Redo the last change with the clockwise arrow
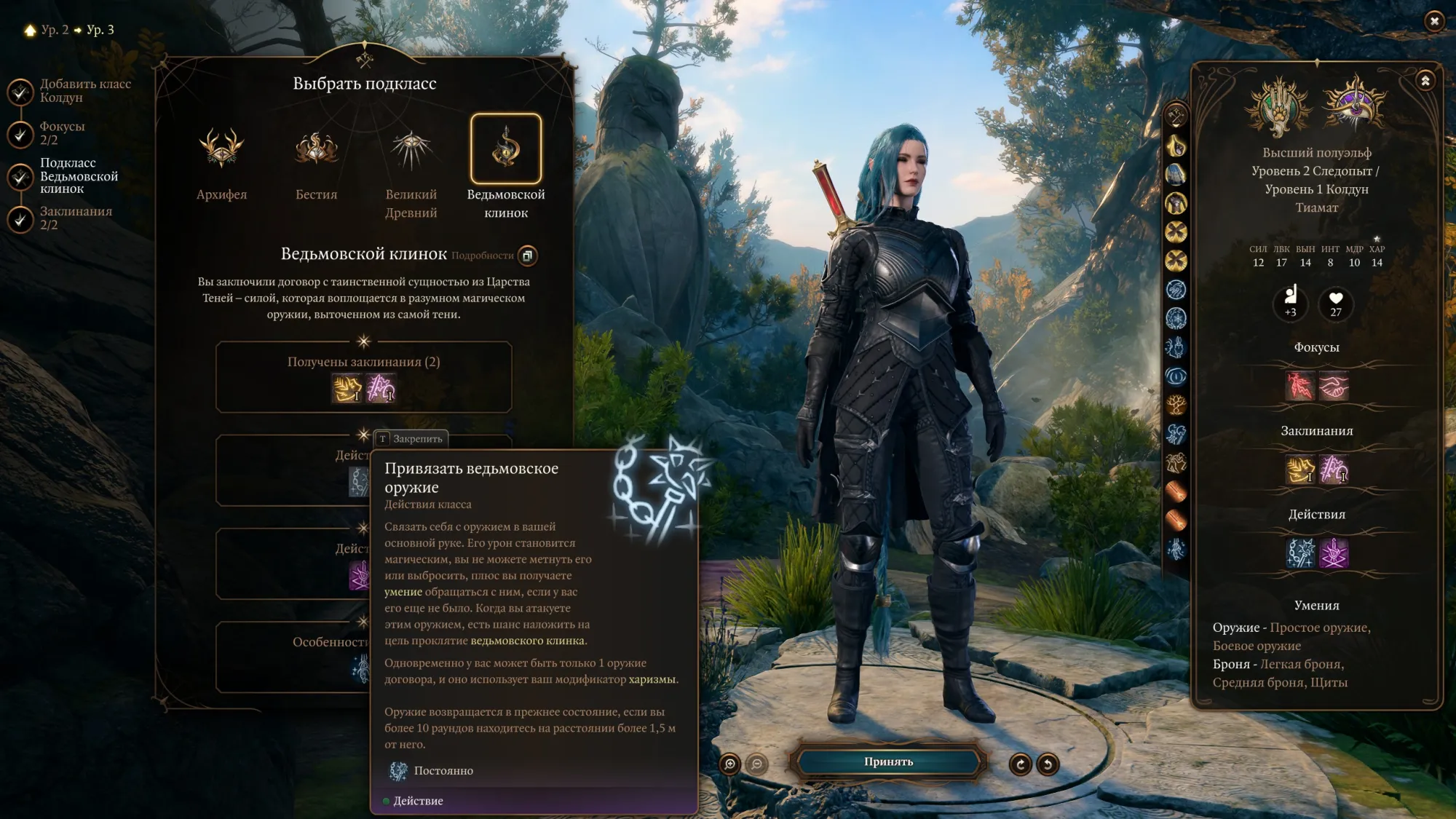Image resolution: width=1456 pixels, height=819 pixels. click(x=1020, y=764)
